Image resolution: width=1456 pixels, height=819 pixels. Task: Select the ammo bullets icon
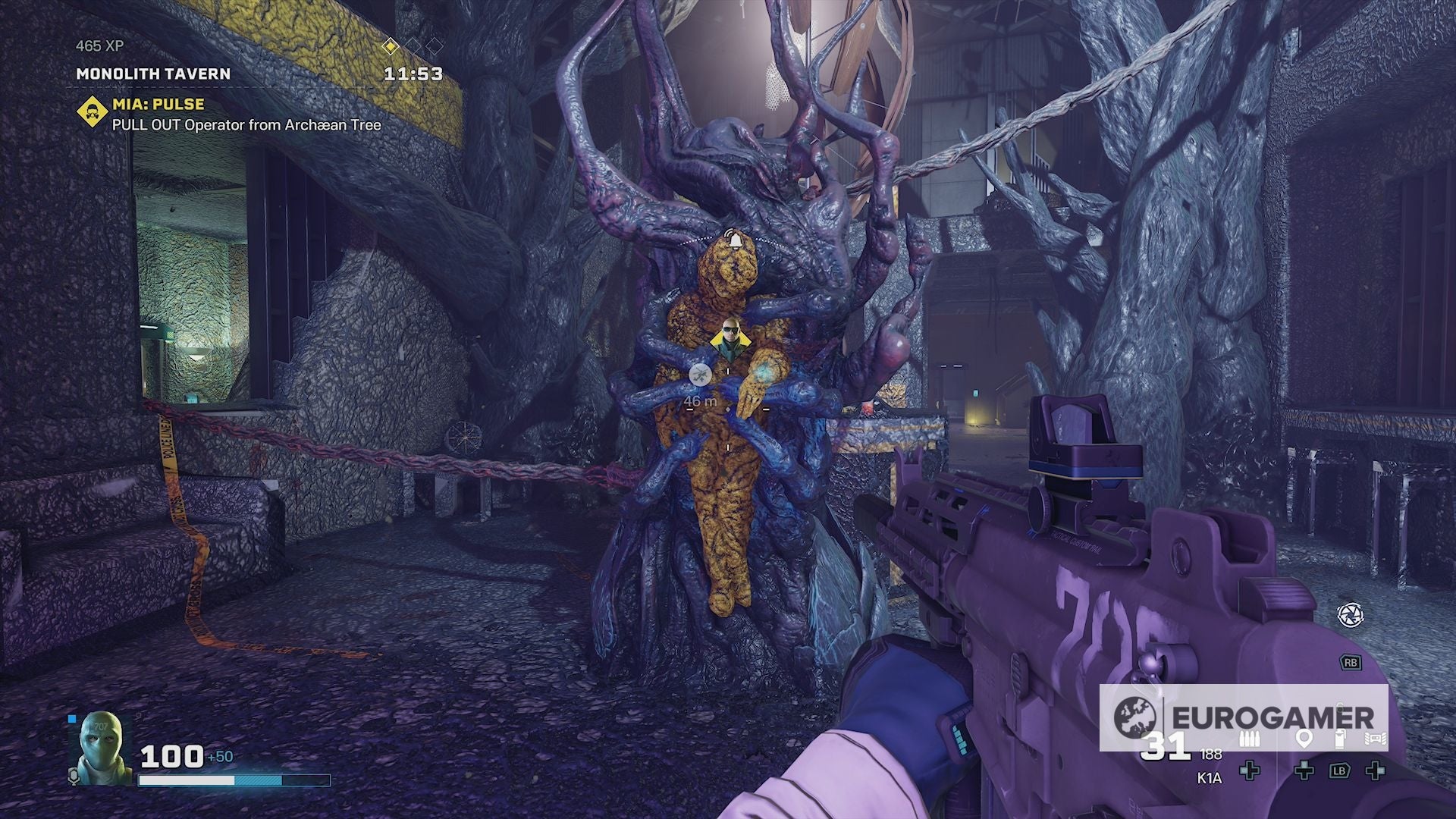coord(1248,739)
